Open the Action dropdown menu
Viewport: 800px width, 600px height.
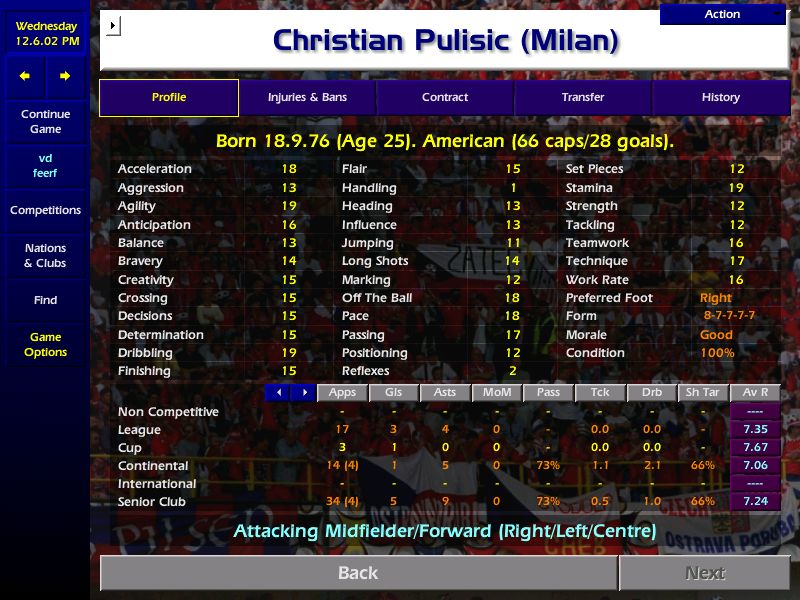(x=723, y=14)
